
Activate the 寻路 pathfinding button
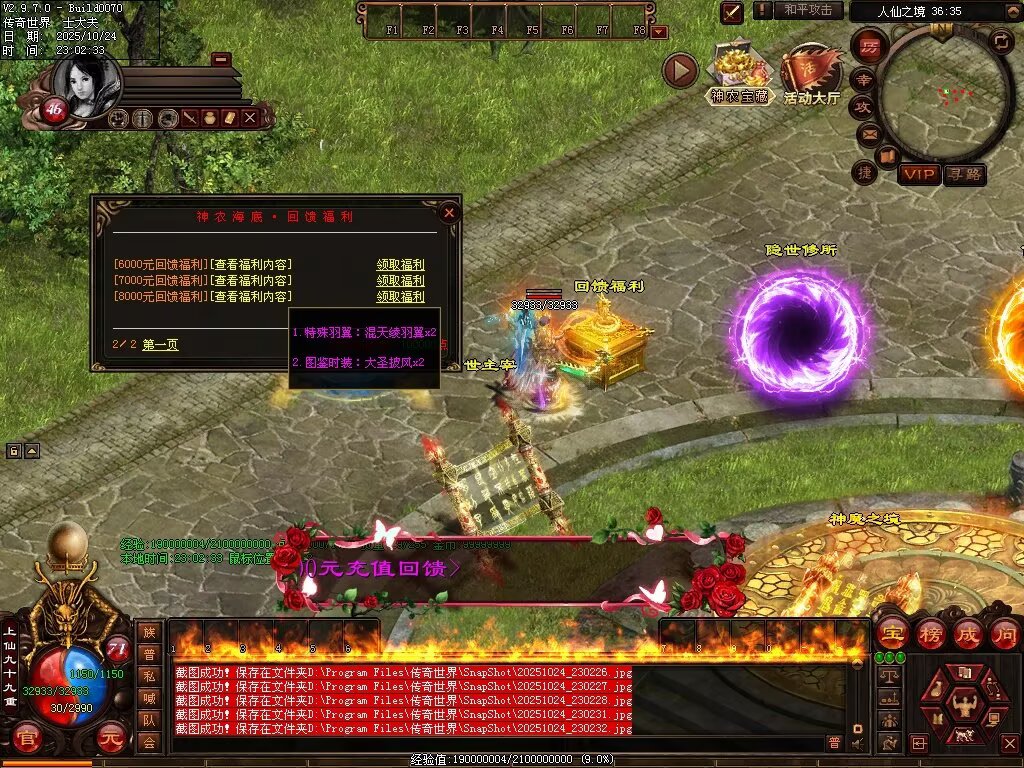964,175
